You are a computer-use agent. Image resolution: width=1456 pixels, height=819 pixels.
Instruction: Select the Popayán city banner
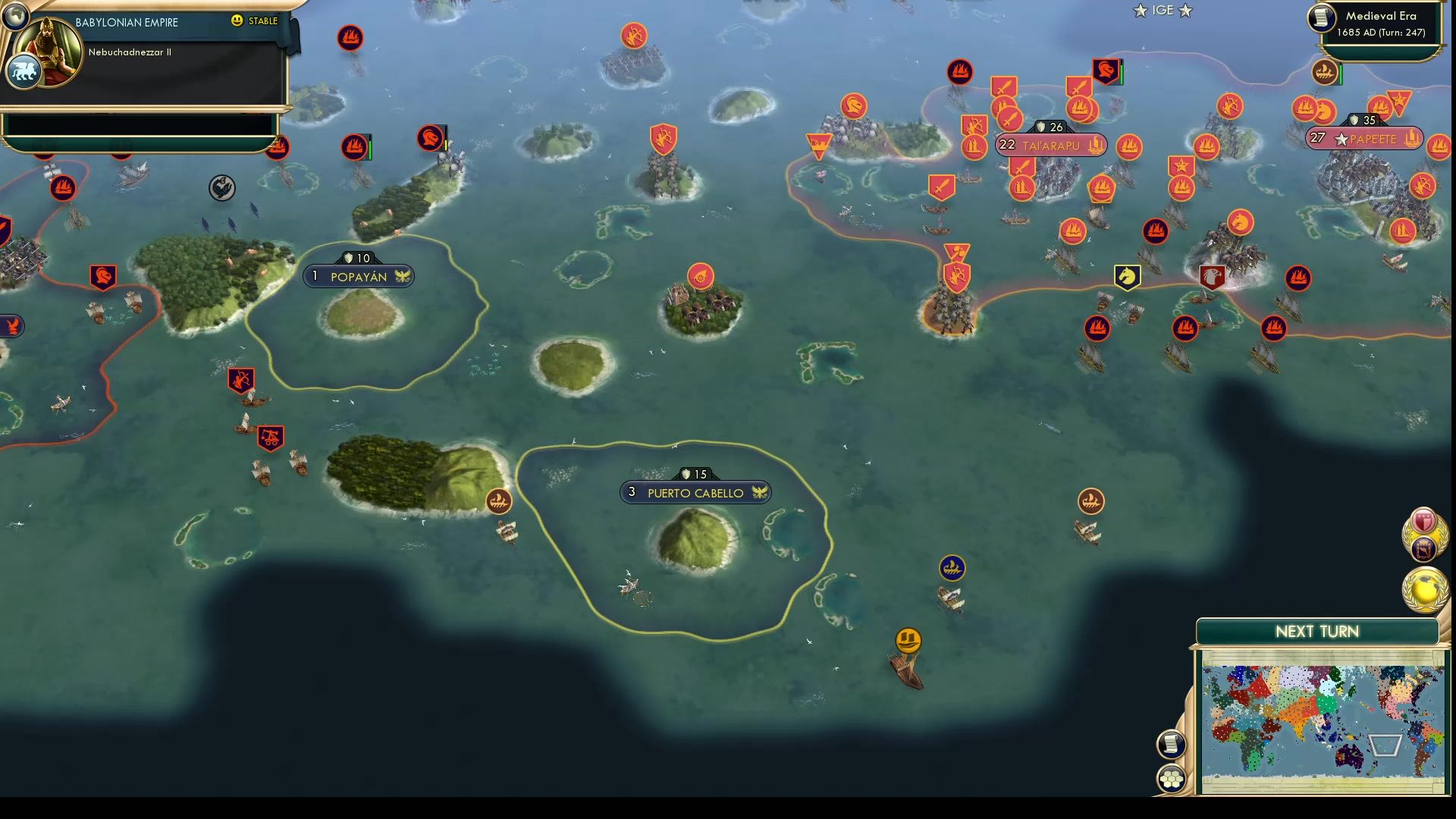point(358,275)
